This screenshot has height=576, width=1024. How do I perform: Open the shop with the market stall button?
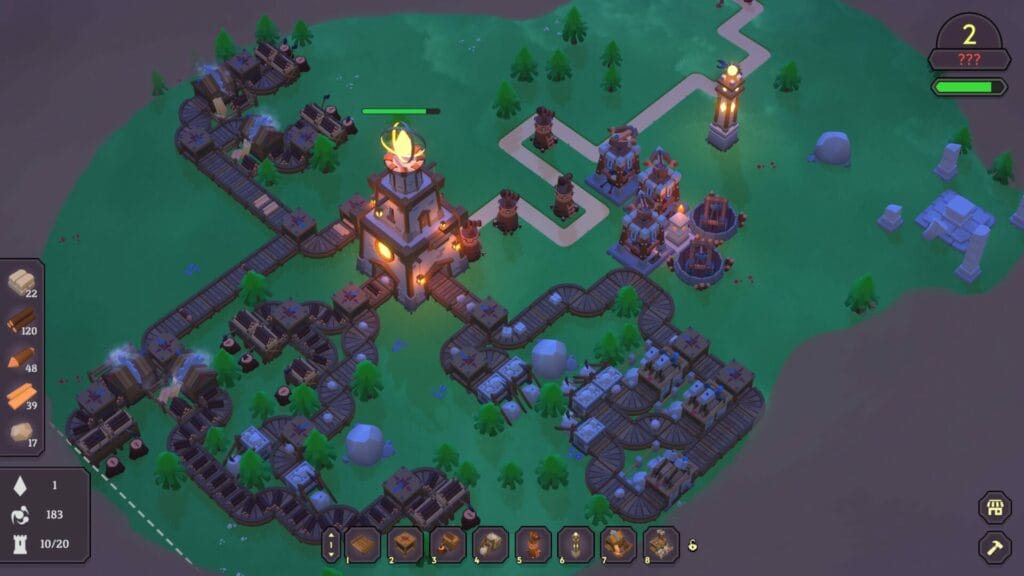(x=994, y=507)
